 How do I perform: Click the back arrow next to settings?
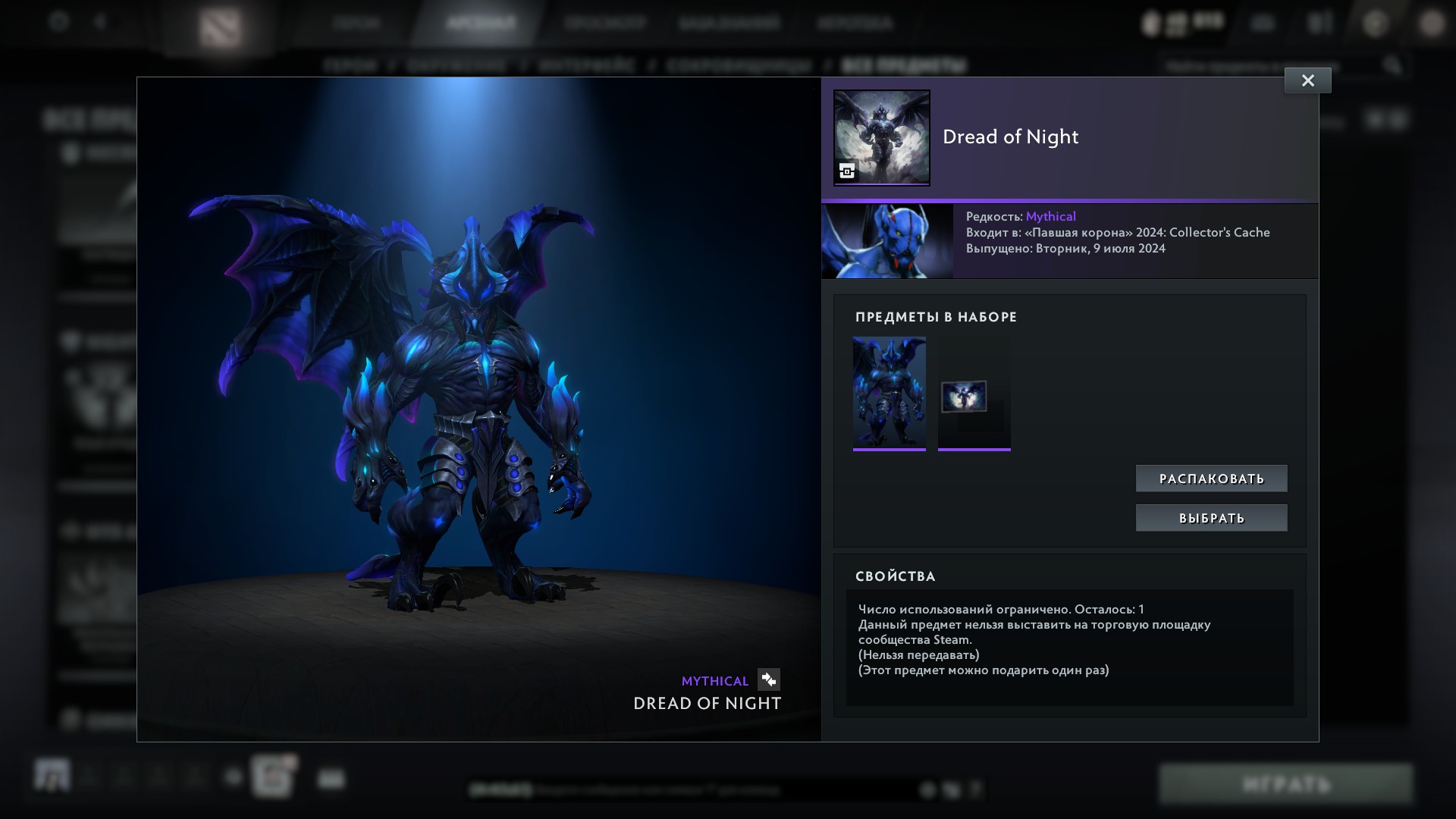tap(99, 22)
